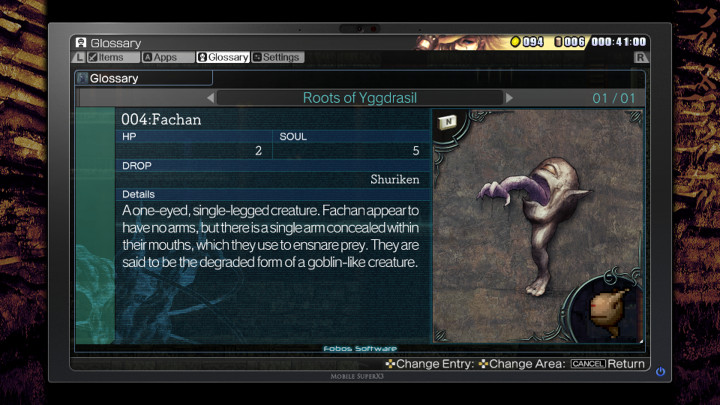Viewport: 720px width, 405px height.
Task: Select the Glossary tab
Action: [x=223, y=57]
